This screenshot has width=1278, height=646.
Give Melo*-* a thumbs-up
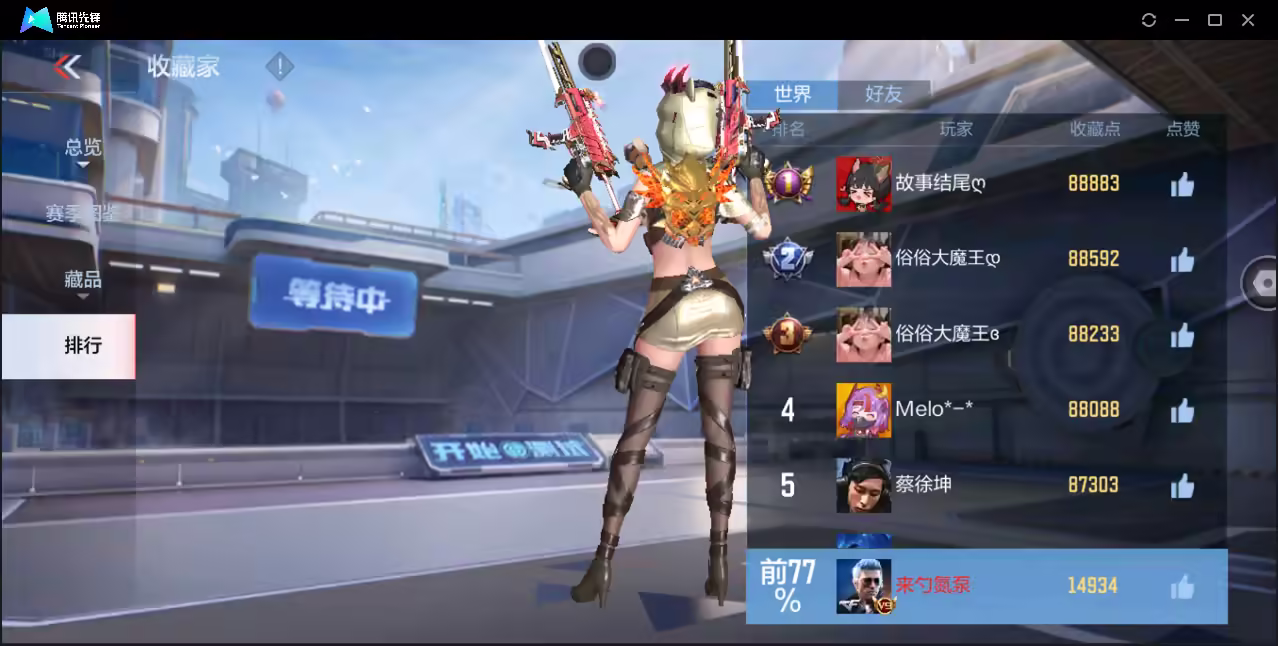point(1182,410)
